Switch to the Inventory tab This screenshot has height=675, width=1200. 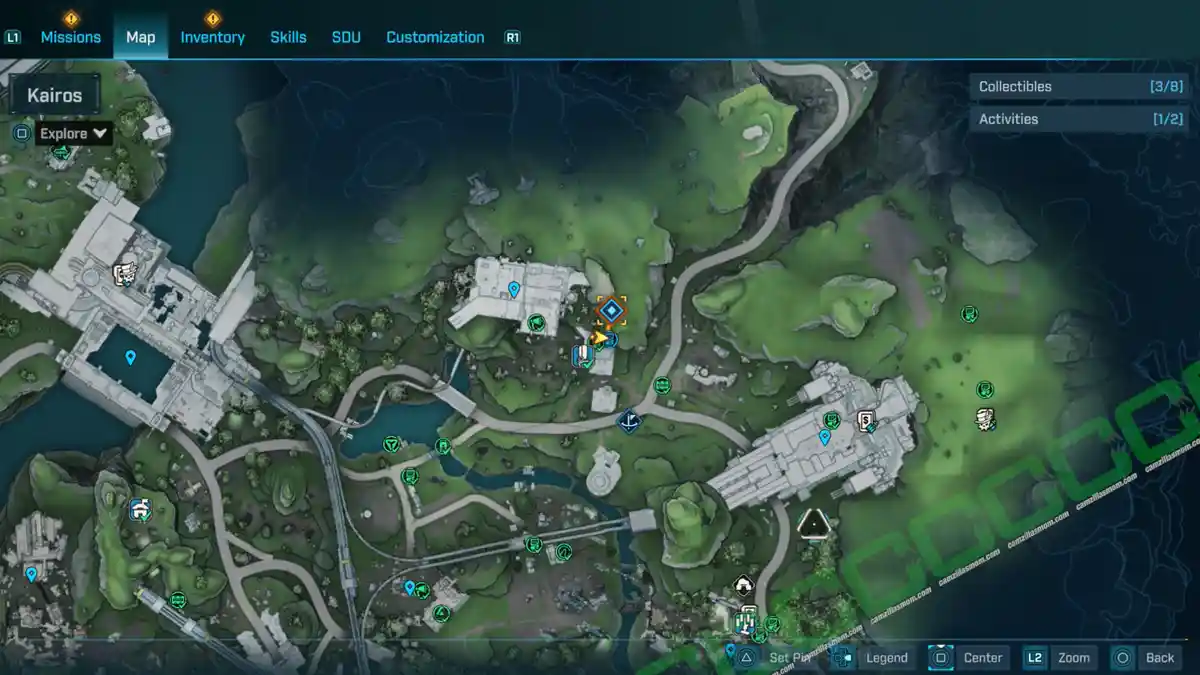212,37
